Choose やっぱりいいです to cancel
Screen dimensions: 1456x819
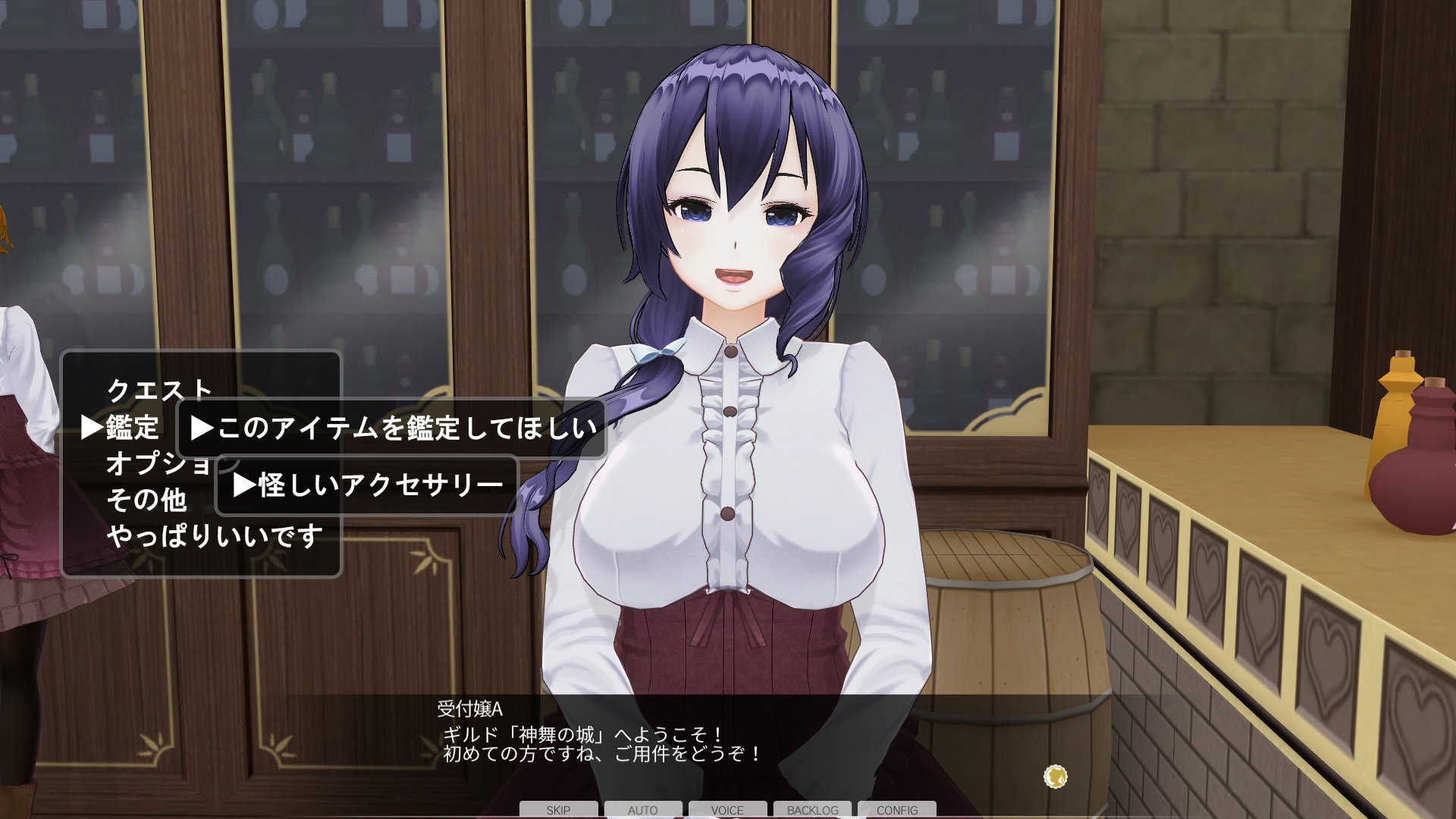215,537
